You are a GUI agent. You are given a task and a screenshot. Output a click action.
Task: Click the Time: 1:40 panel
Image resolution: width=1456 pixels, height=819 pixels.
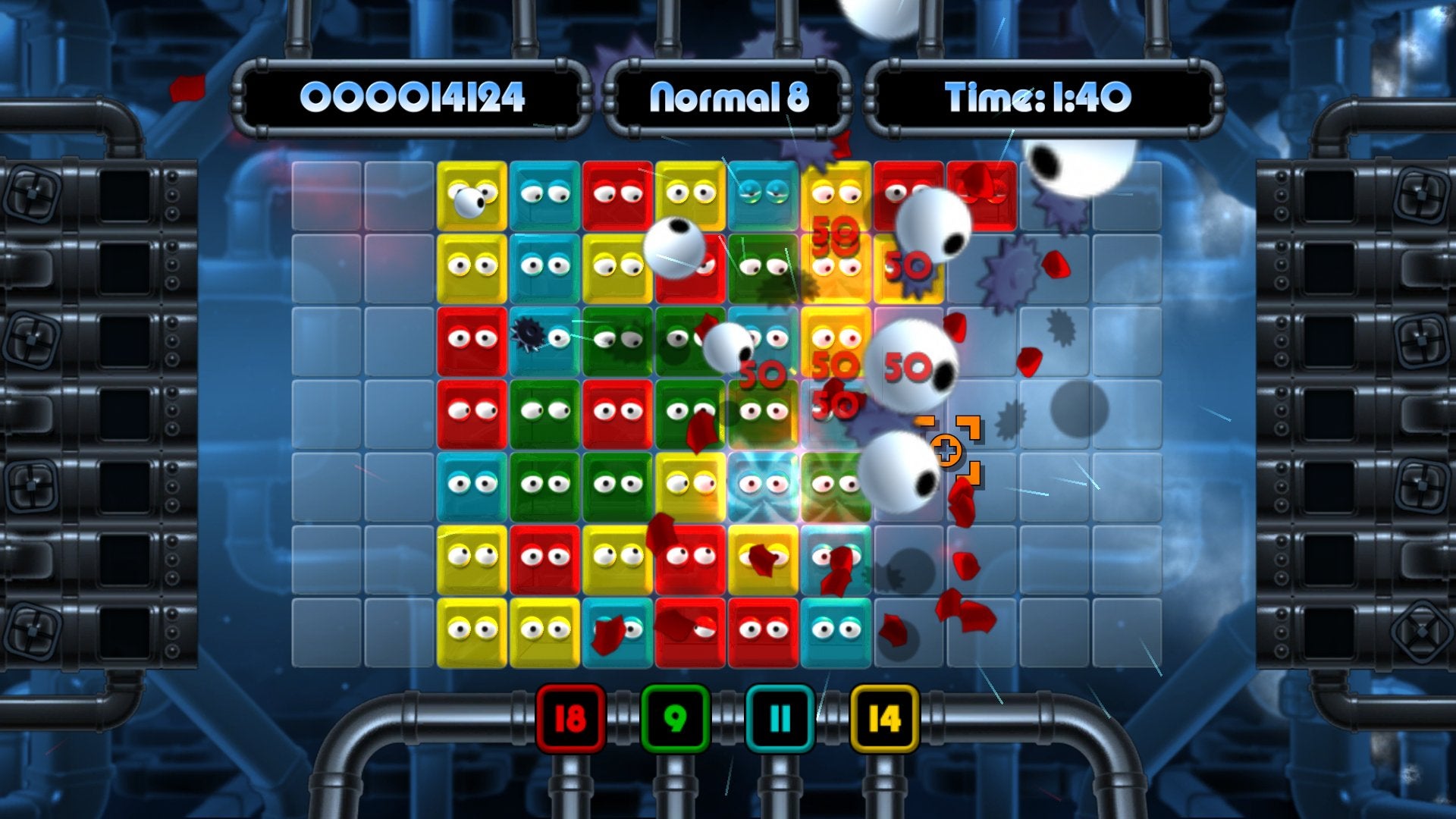click(1037, 97)
